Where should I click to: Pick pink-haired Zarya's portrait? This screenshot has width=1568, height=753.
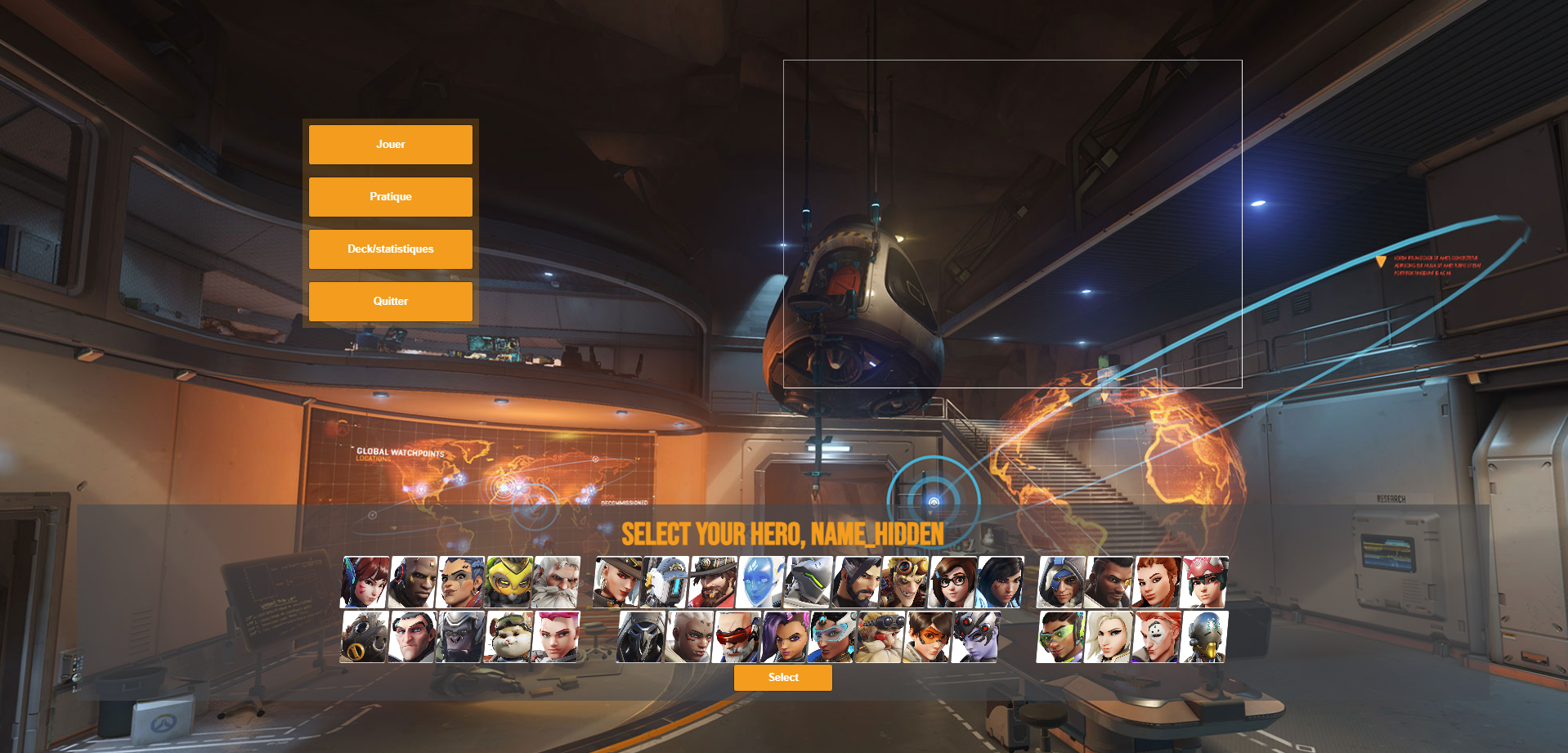(x=556, y=637)
